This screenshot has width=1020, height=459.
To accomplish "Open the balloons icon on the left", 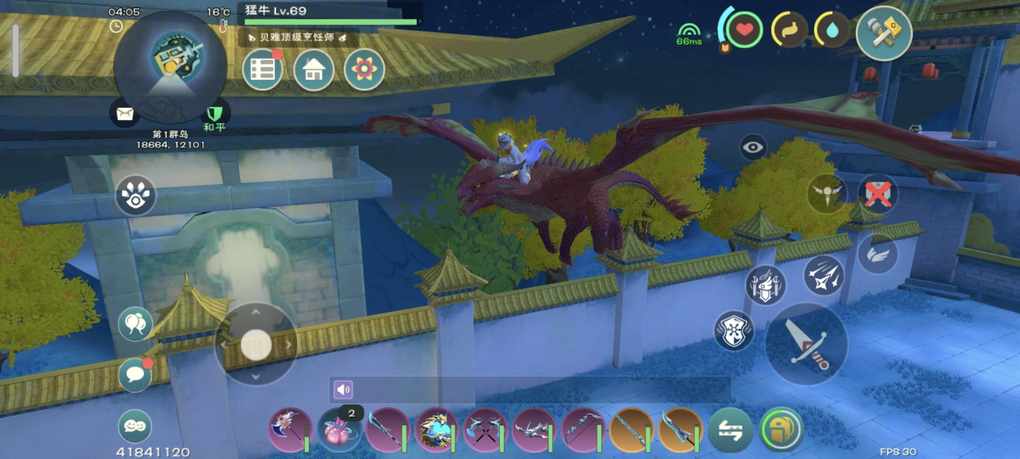I will coord(135,324).
